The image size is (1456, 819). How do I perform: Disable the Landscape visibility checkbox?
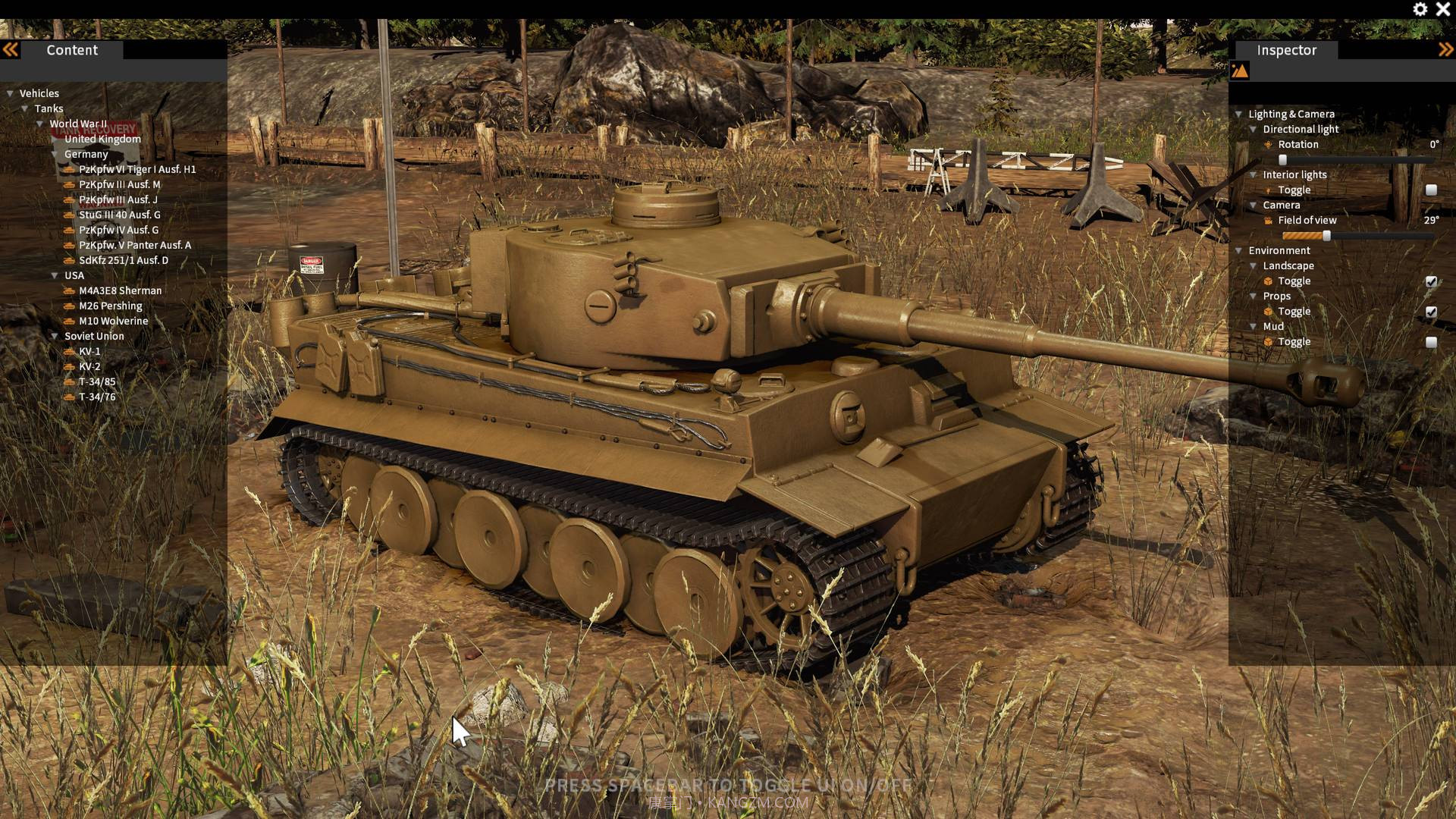[1430, 281]
